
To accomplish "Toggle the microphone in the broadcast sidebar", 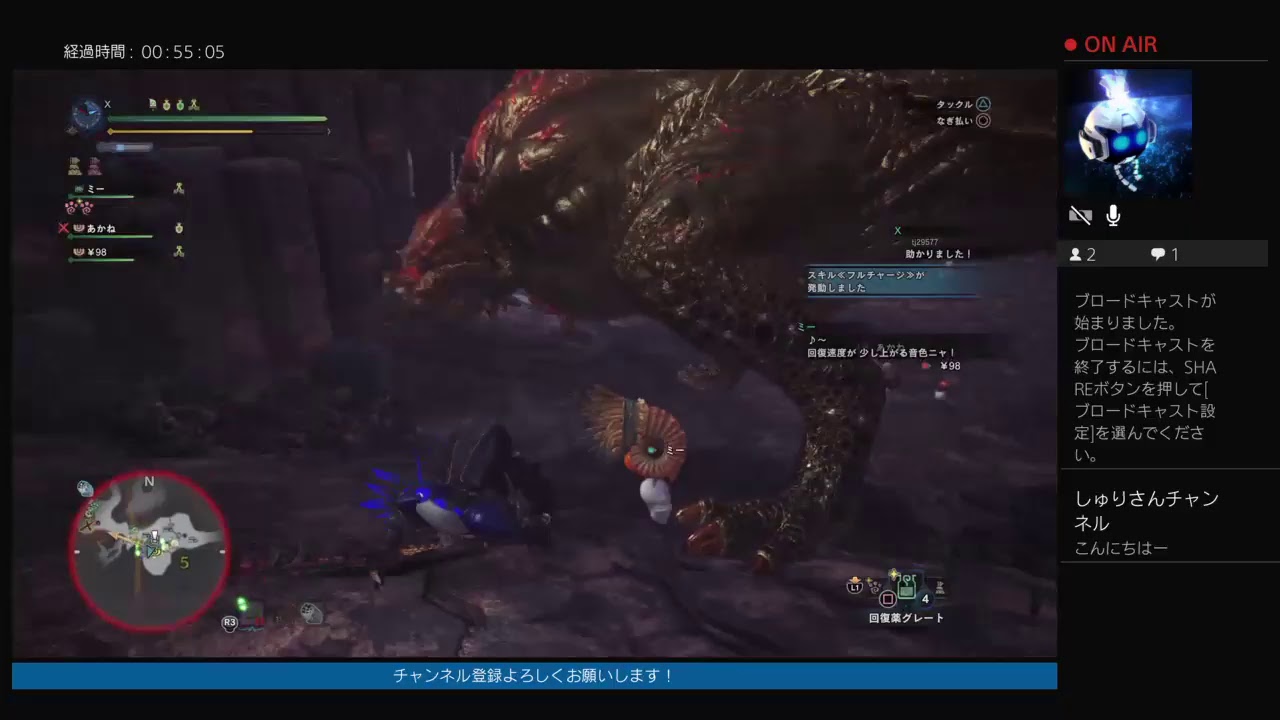I will click(1113, 214).
